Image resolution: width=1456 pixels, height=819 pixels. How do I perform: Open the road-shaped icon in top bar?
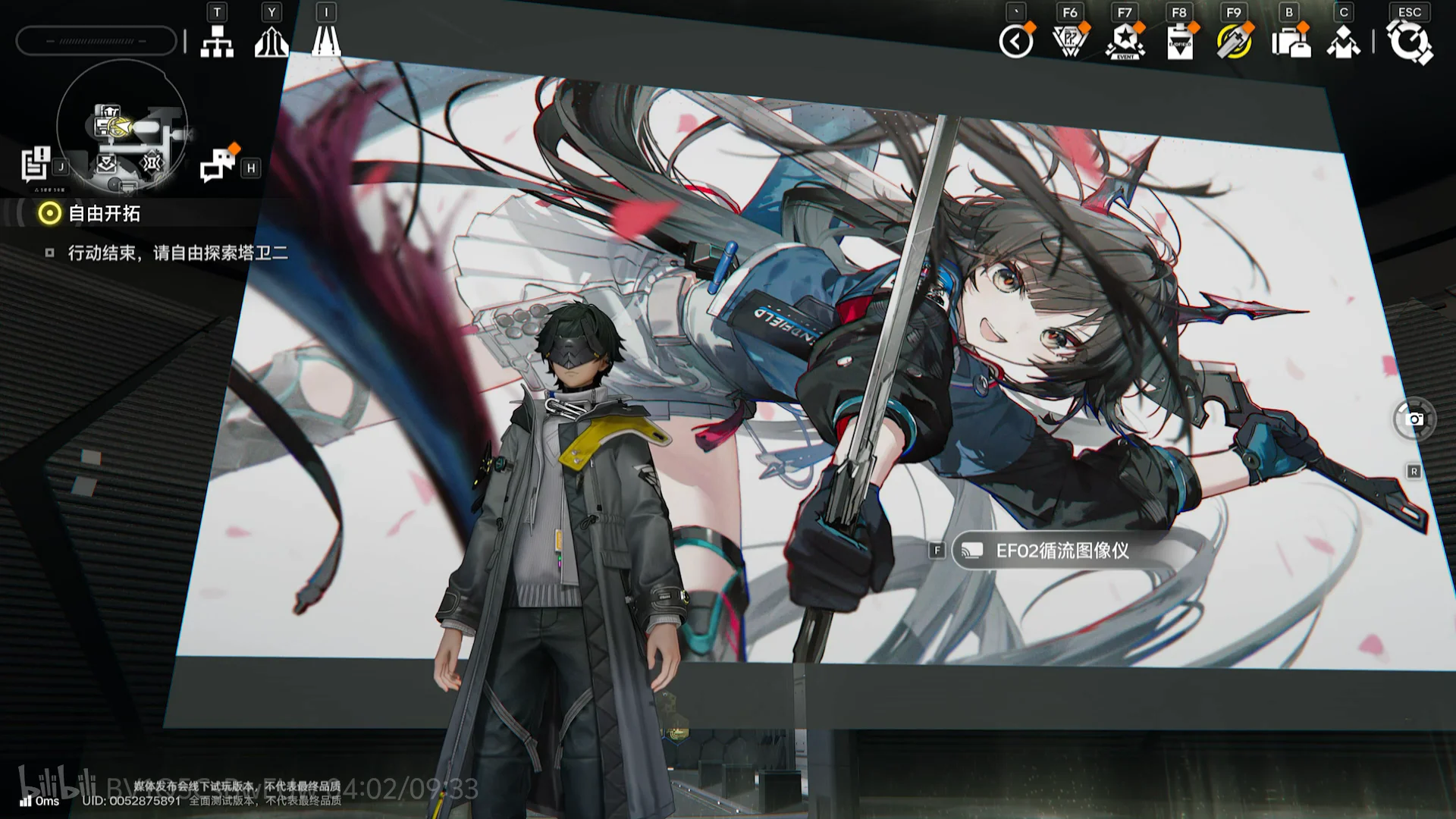click(326, 41)
